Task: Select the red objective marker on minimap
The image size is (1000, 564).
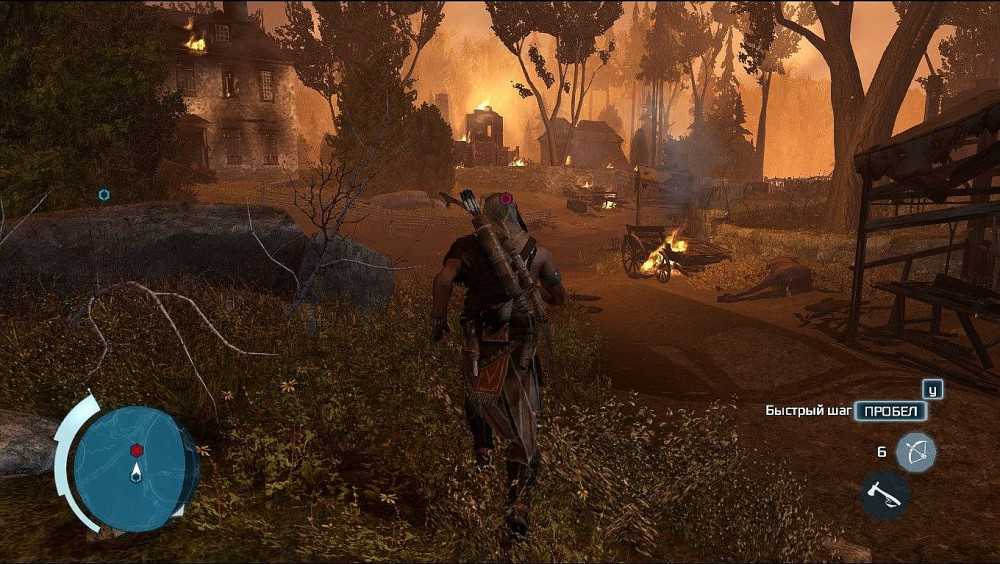Action: [x=136, y=450]
